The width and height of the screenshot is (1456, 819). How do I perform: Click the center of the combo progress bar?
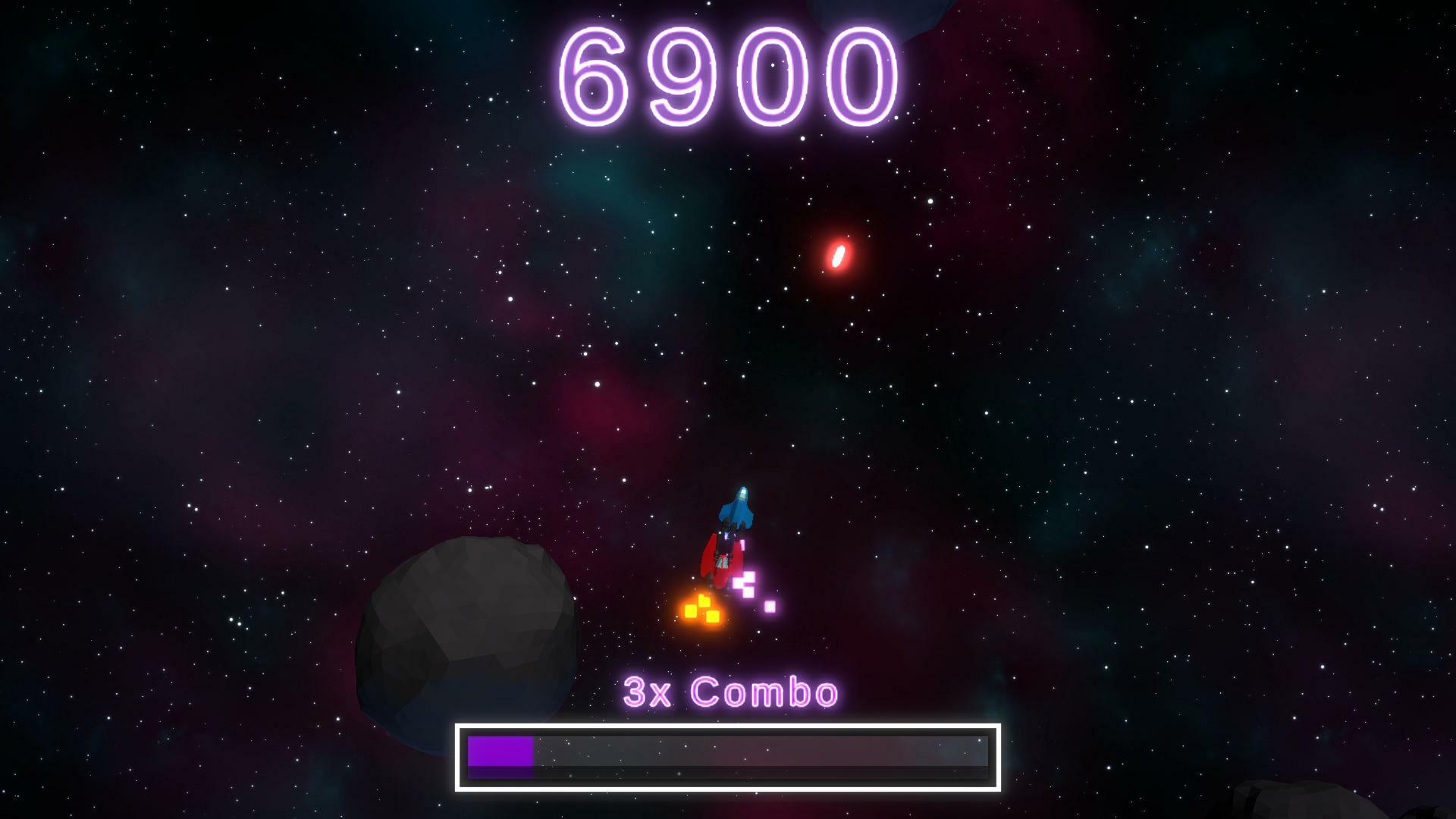730,758
